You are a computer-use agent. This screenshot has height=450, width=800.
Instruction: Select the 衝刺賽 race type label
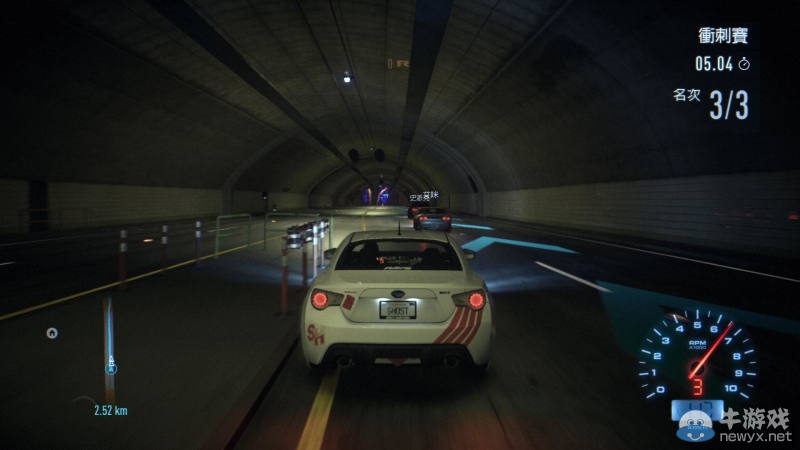click(x=722, y=37)
